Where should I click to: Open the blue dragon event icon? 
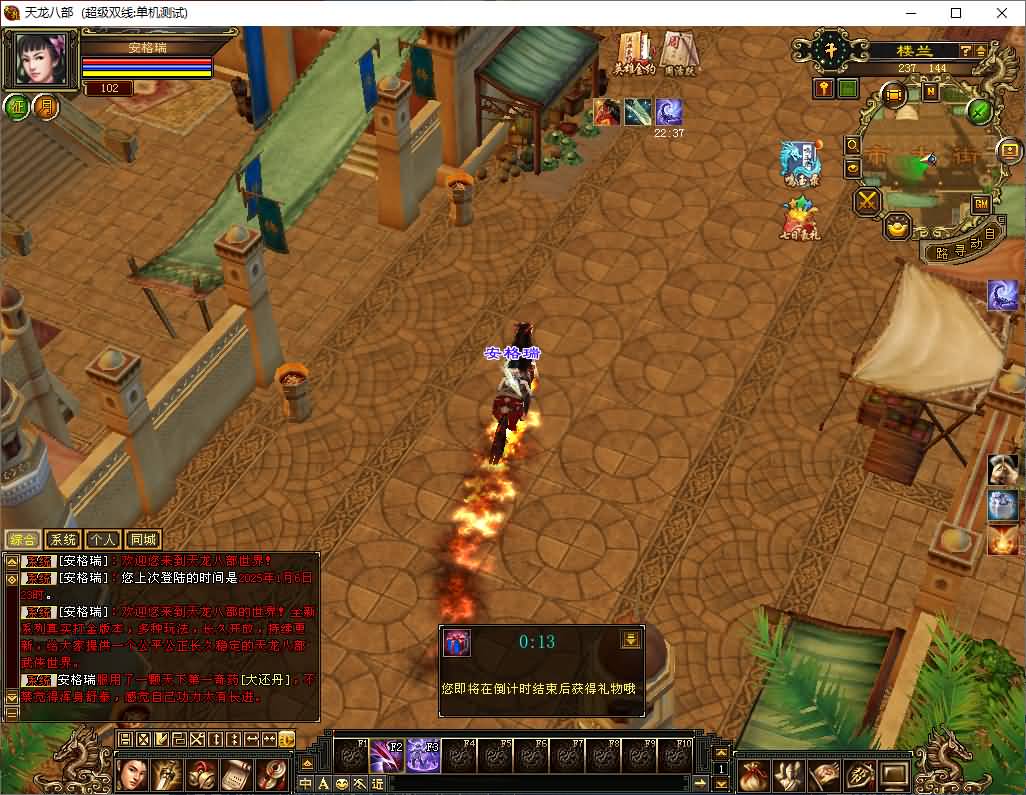(800, 160)
